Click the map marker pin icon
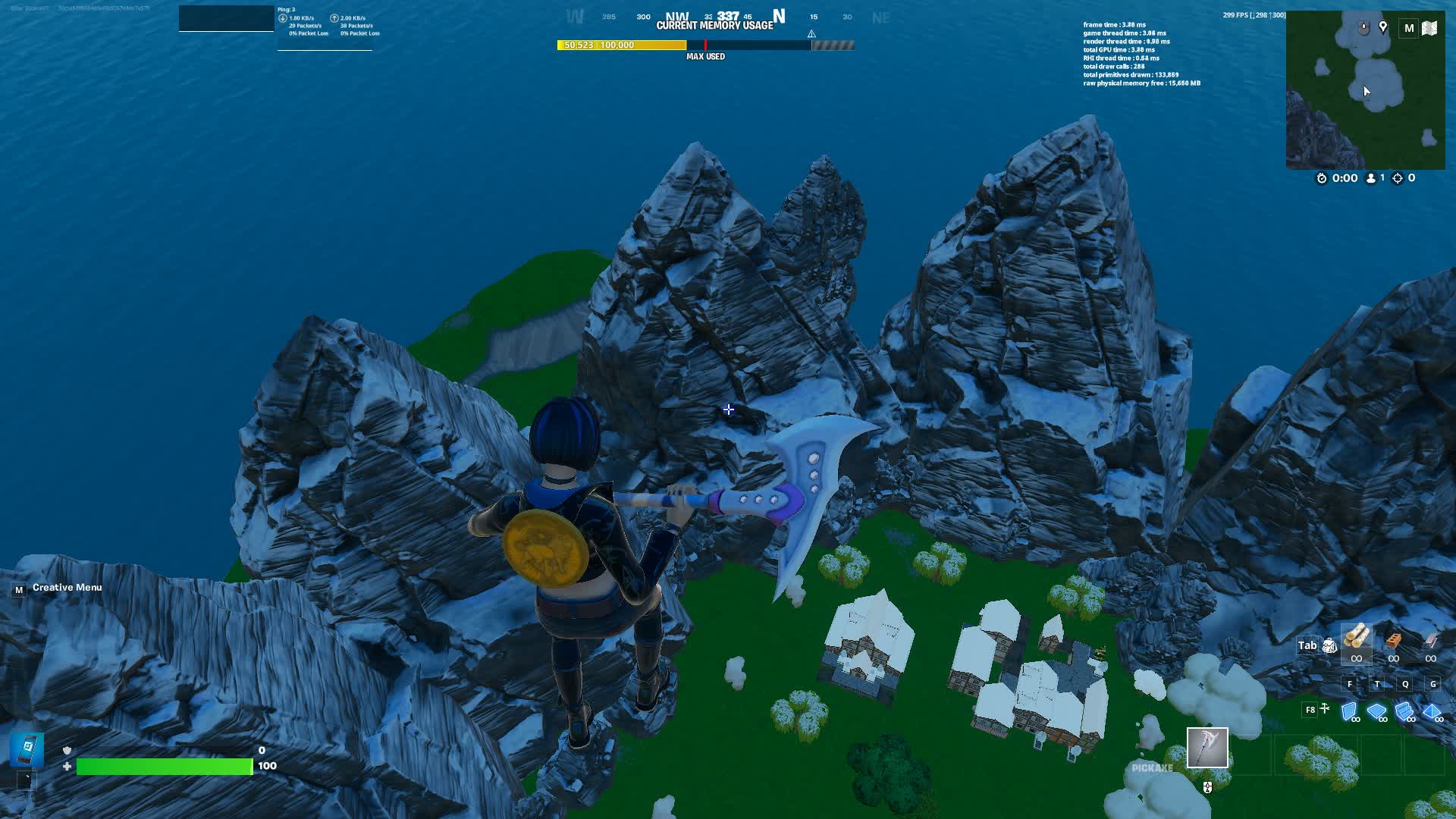This screenshot has width=1456, height=819. [1383, 27]
